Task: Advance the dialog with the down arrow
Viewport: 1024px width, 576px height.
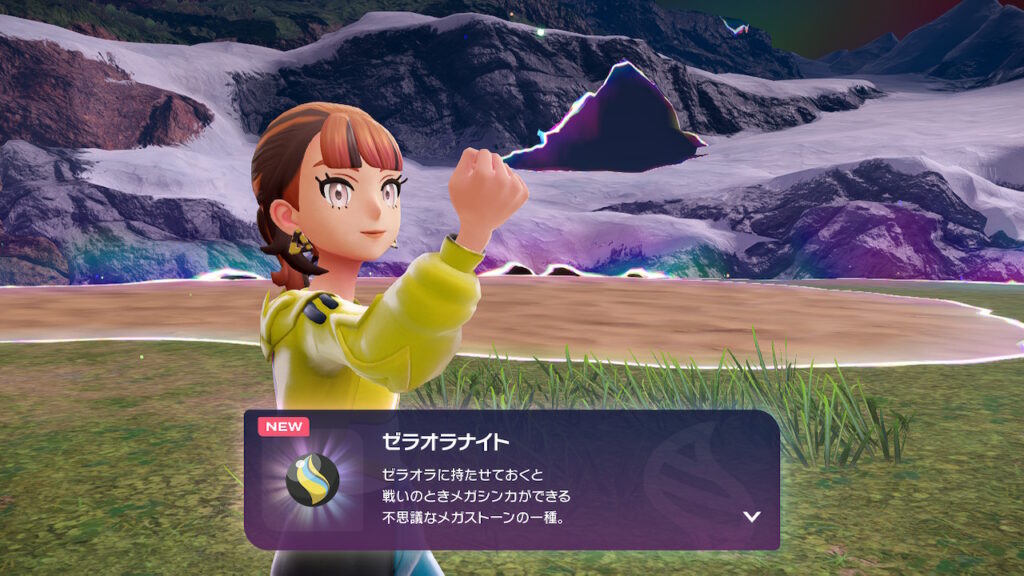Action: [752, 517]
